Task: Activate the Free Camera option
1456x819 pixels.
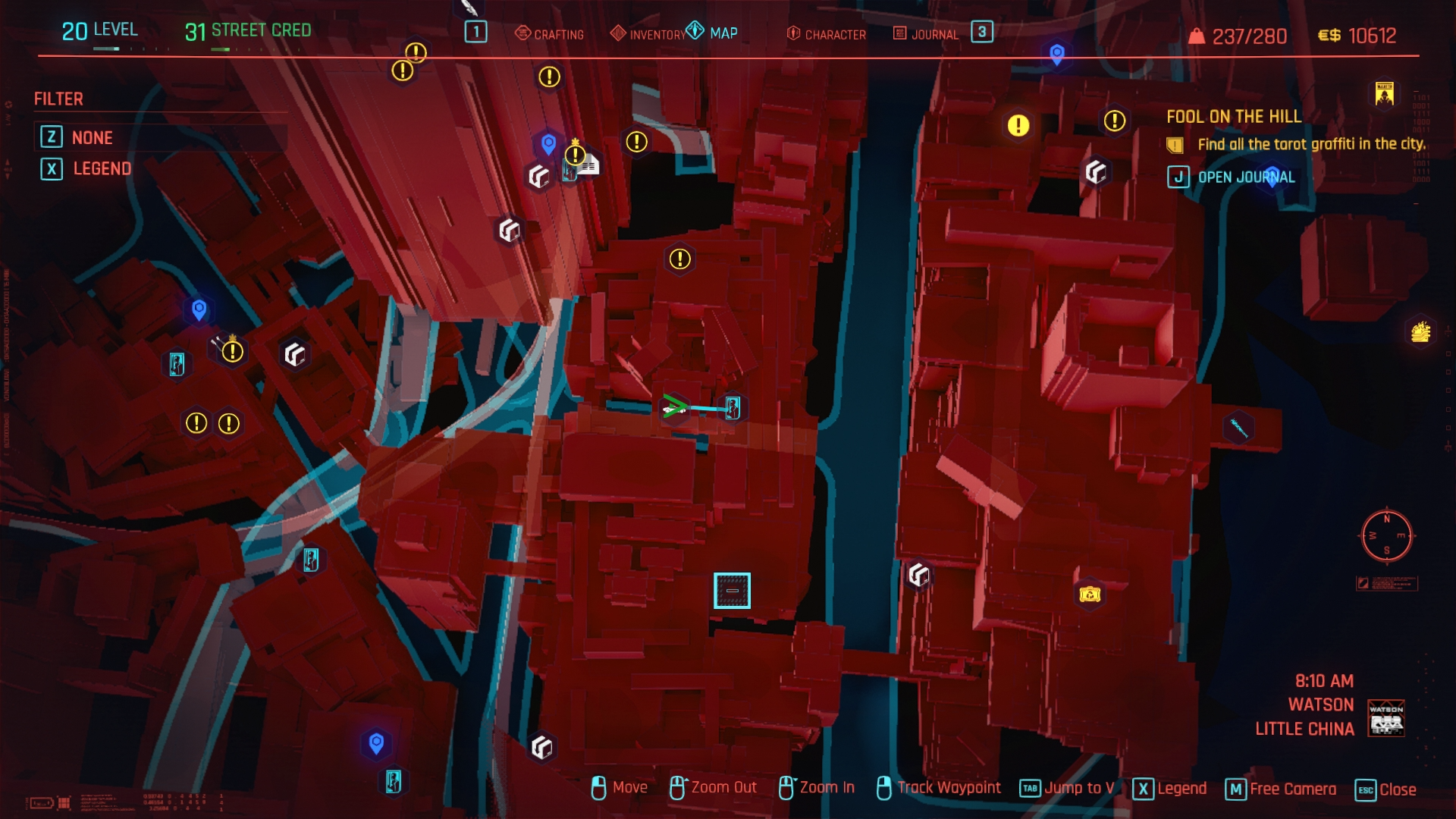Action: [1292, 789]
